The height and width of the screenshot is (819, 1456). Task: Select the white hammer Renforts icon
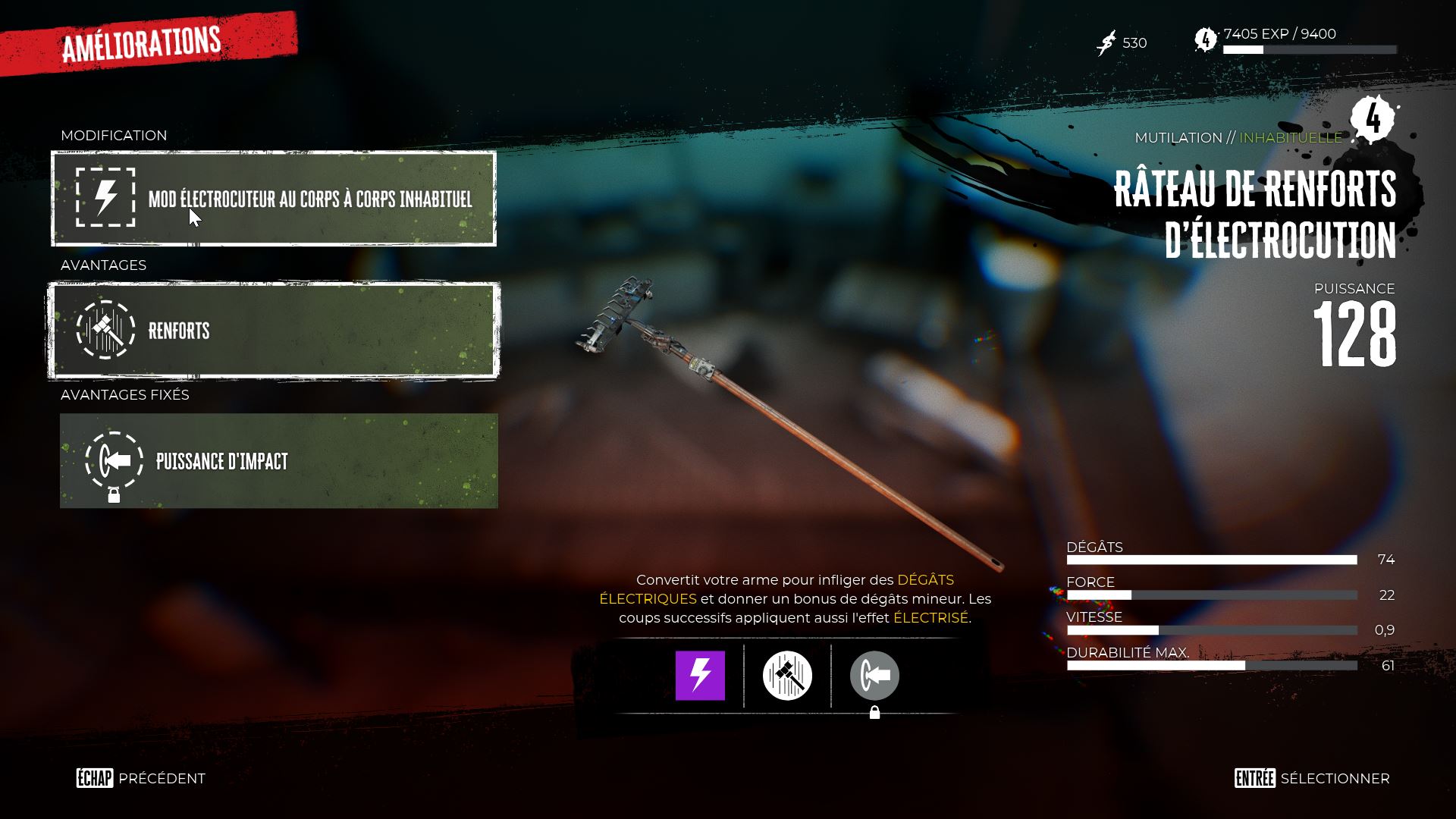[x=787, y=675]
